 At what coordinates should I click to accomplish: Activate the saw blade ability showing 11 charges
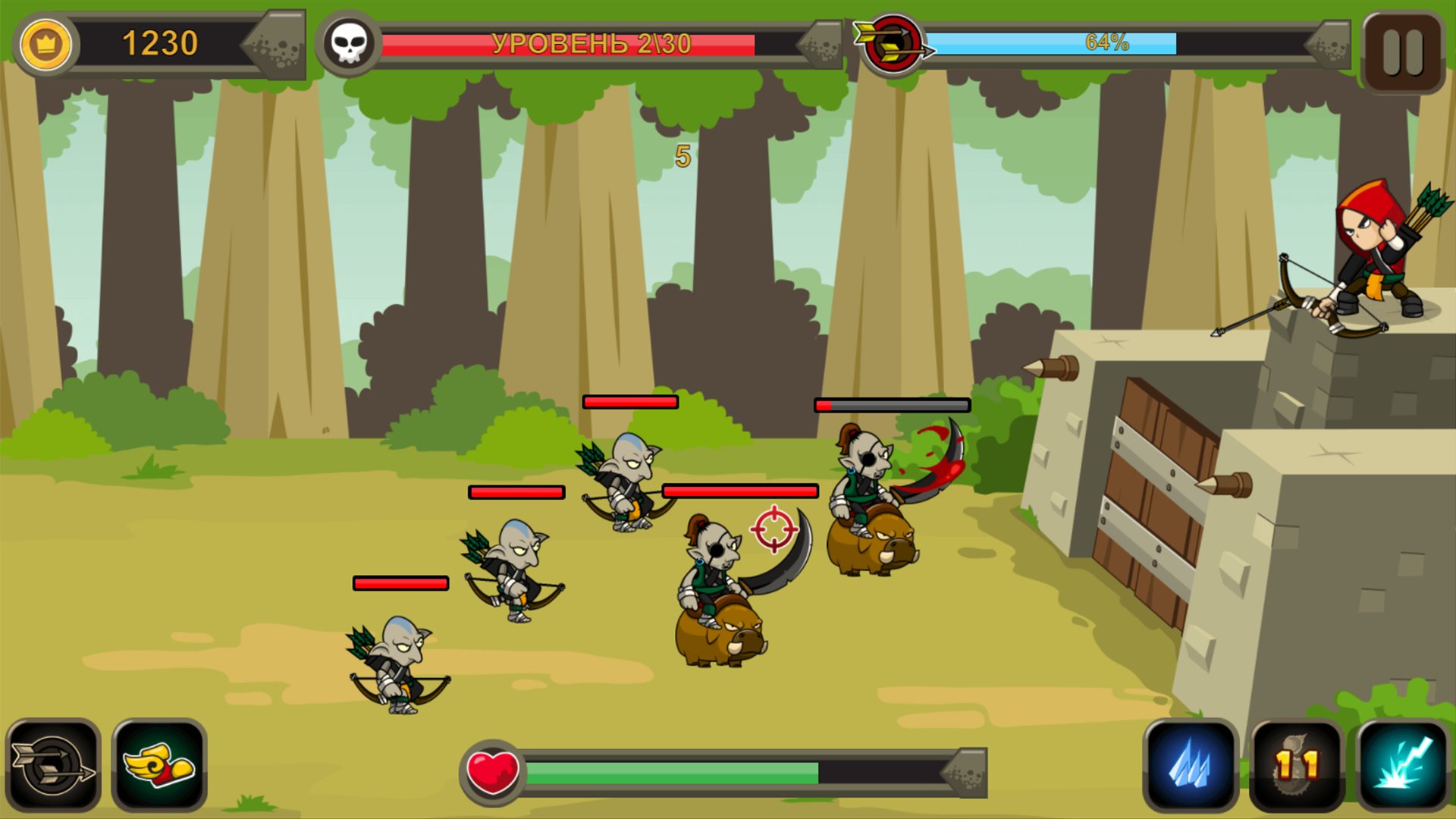click(1298, 770)
